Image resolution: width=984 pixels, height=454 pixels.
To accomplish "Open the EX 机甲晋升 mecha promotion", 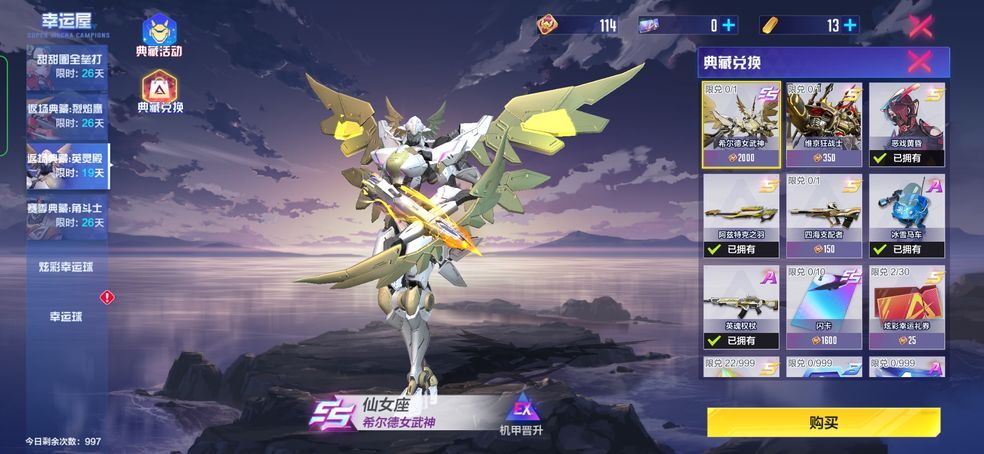I will pos(522,415).
